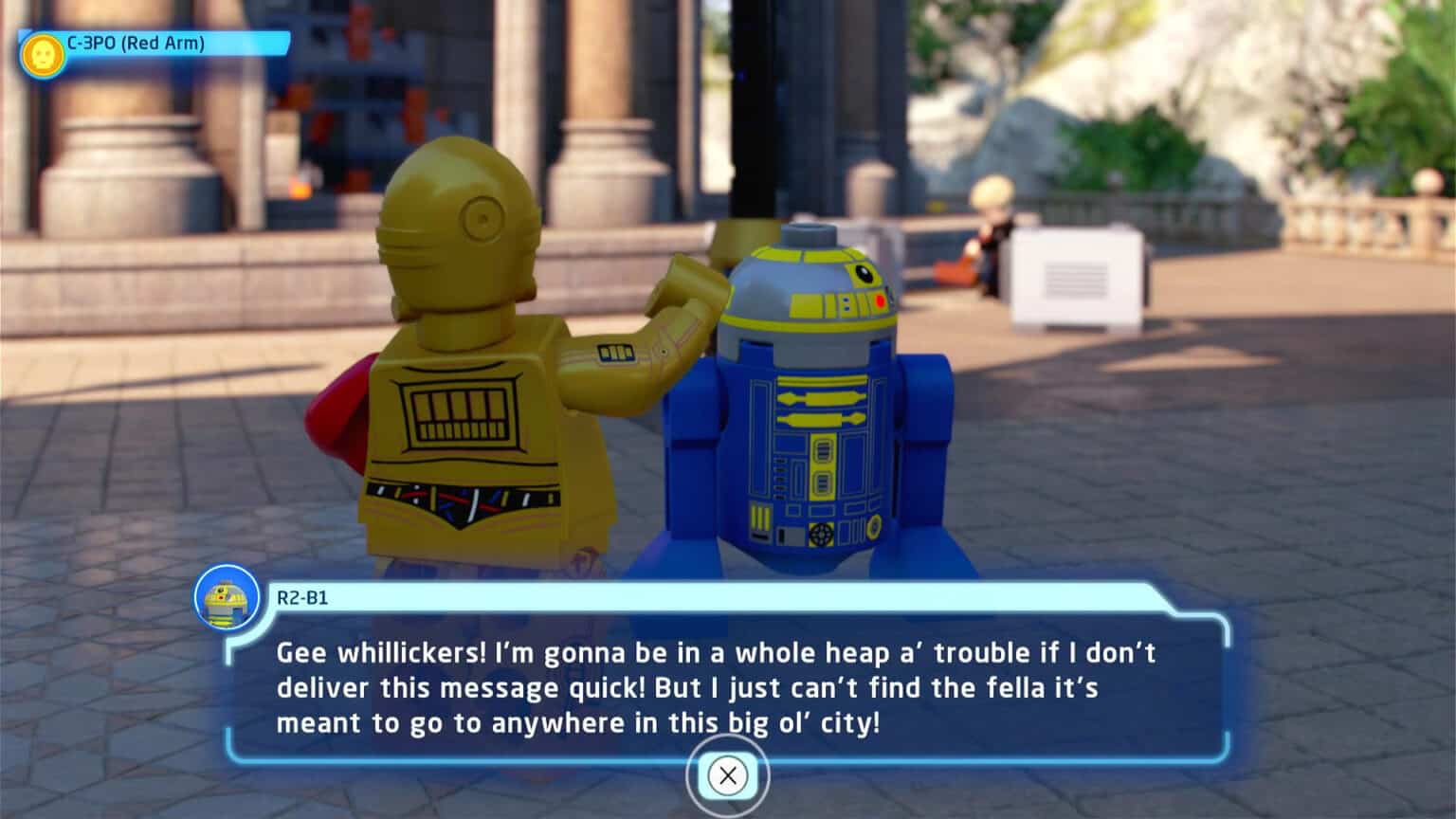Screen dimensions: 1456x819
Task: Toggle the rounded R2-B1 avatar frame
Action: pyautogui.click(x=227, y=598)
